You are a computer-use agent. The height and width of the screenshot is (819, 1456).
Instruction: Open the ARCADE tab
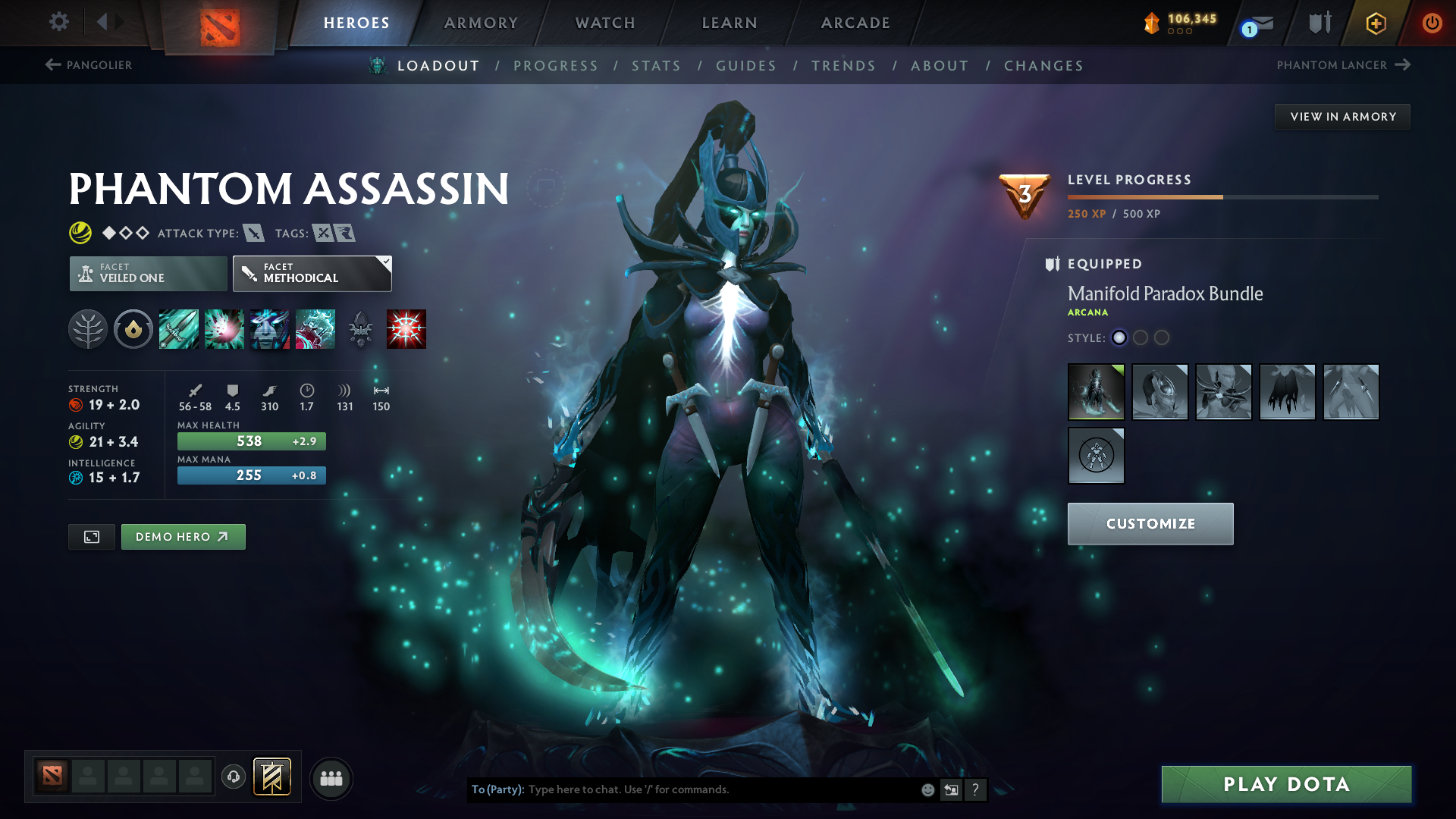(855, 23)
